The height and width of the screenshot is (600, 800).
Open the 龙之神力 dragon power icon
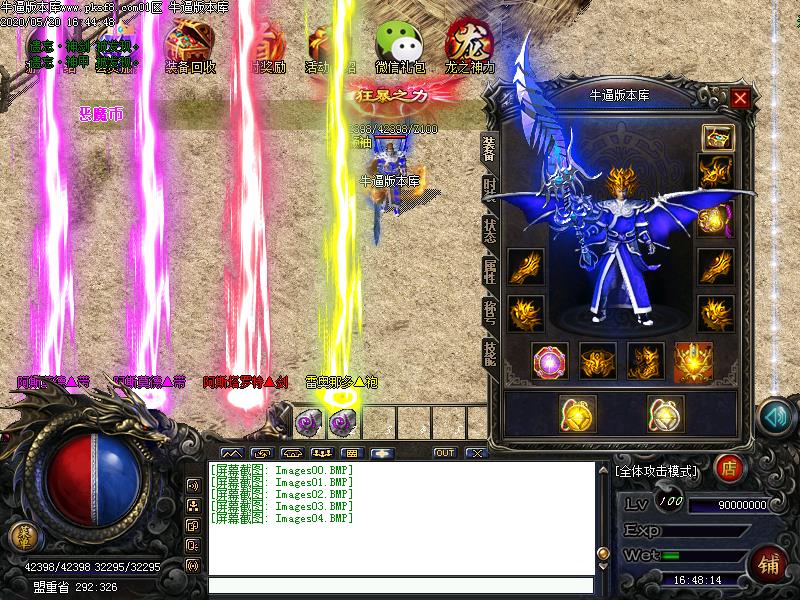click(x=468, y=46)
